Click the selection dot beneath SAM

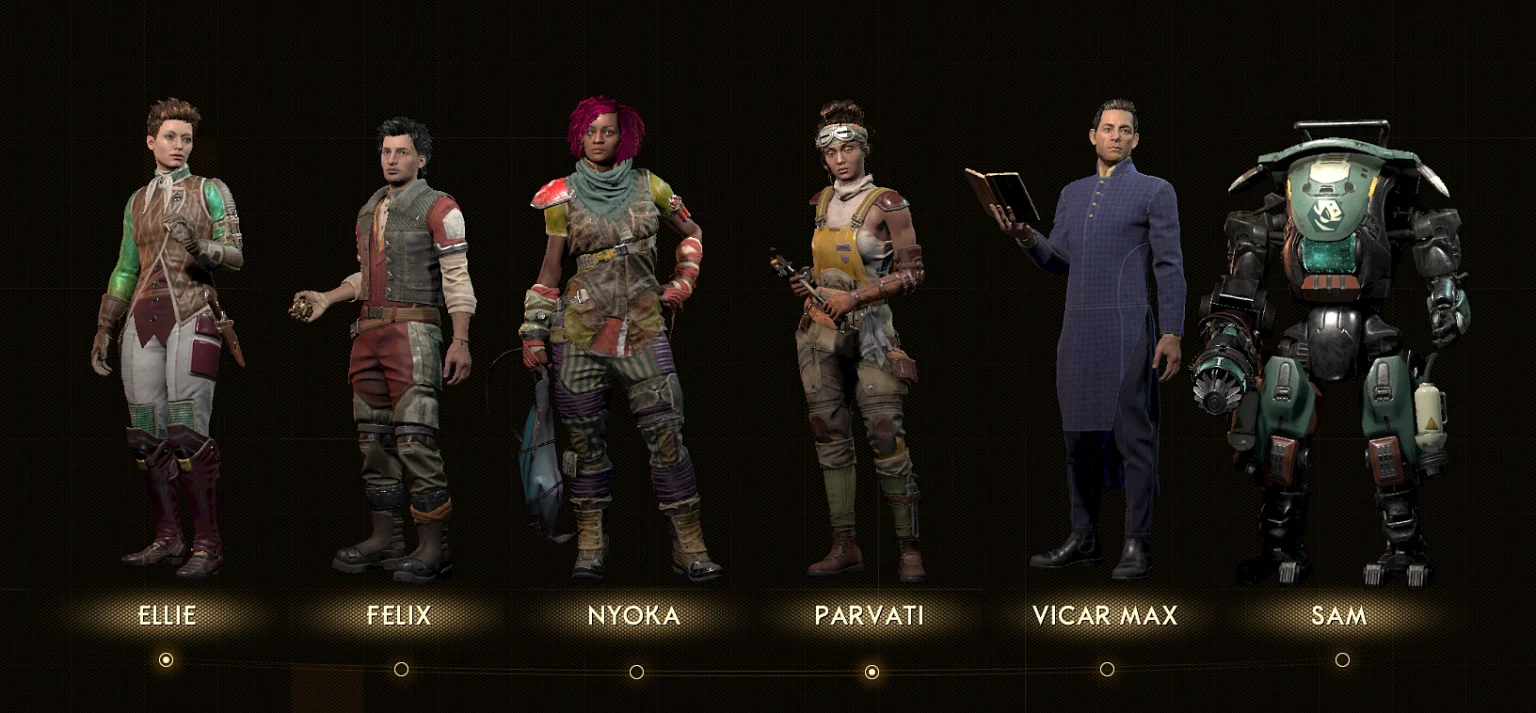pos(1342,660)
